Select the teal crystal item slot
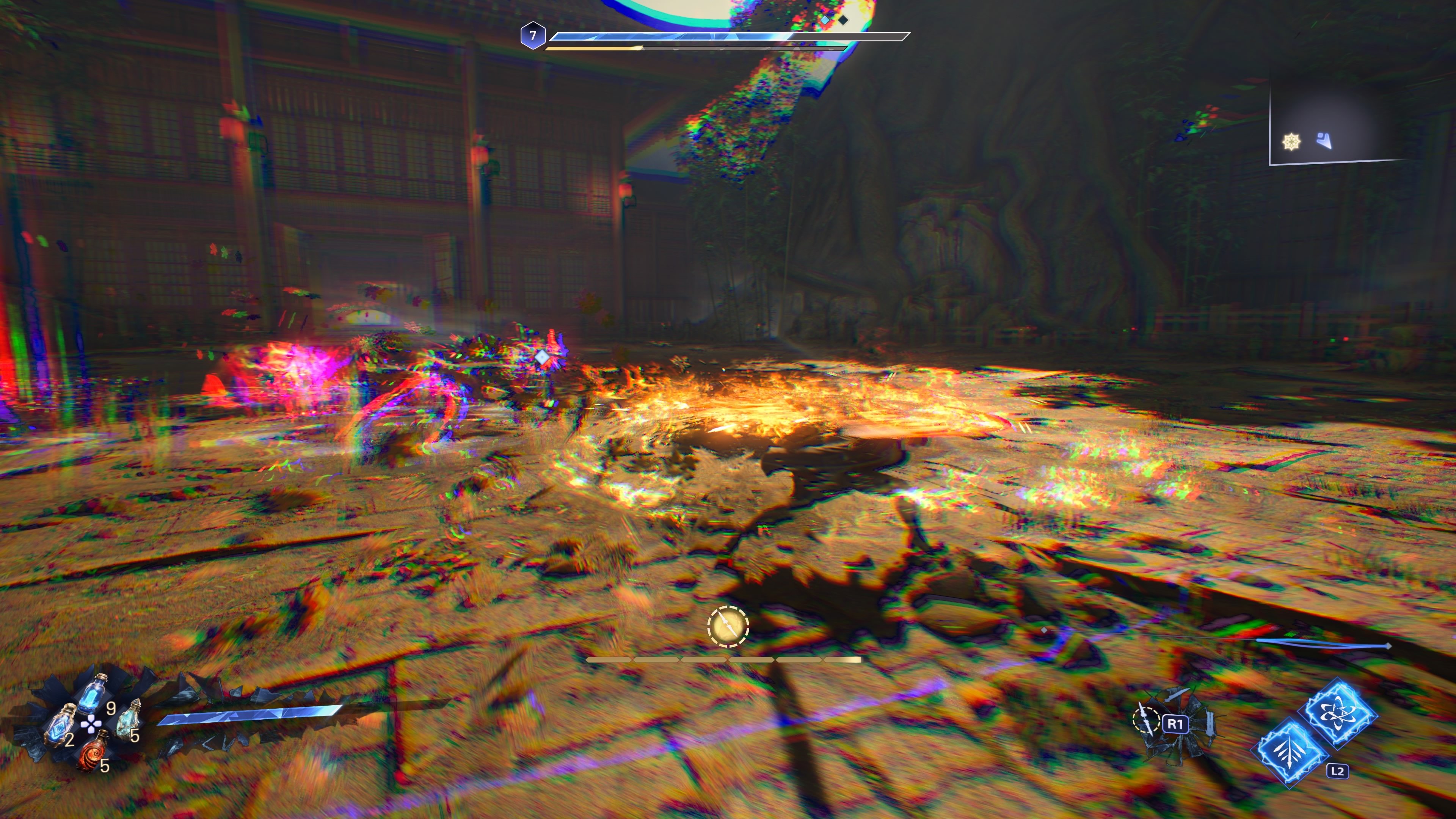The image size is (1456, 819). (130, 720)
